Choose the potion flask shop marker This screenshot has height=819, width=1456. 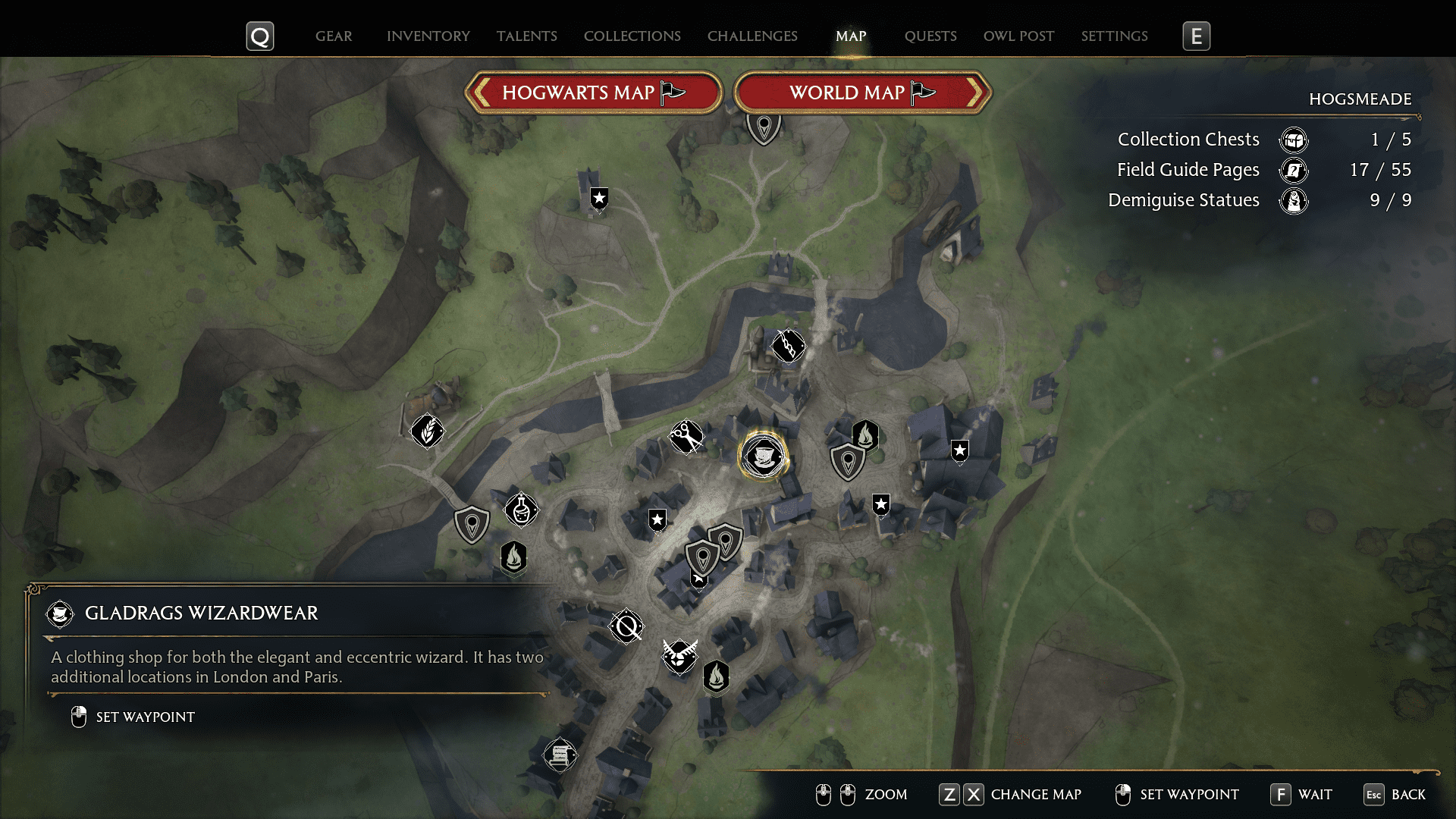(521, 510)
